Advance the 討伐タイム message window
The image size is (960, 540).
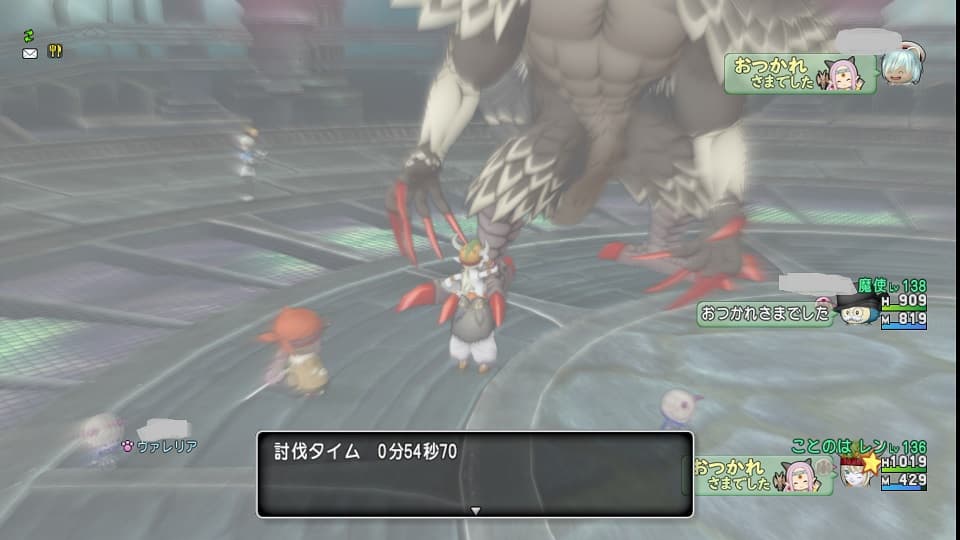(475, 510)
